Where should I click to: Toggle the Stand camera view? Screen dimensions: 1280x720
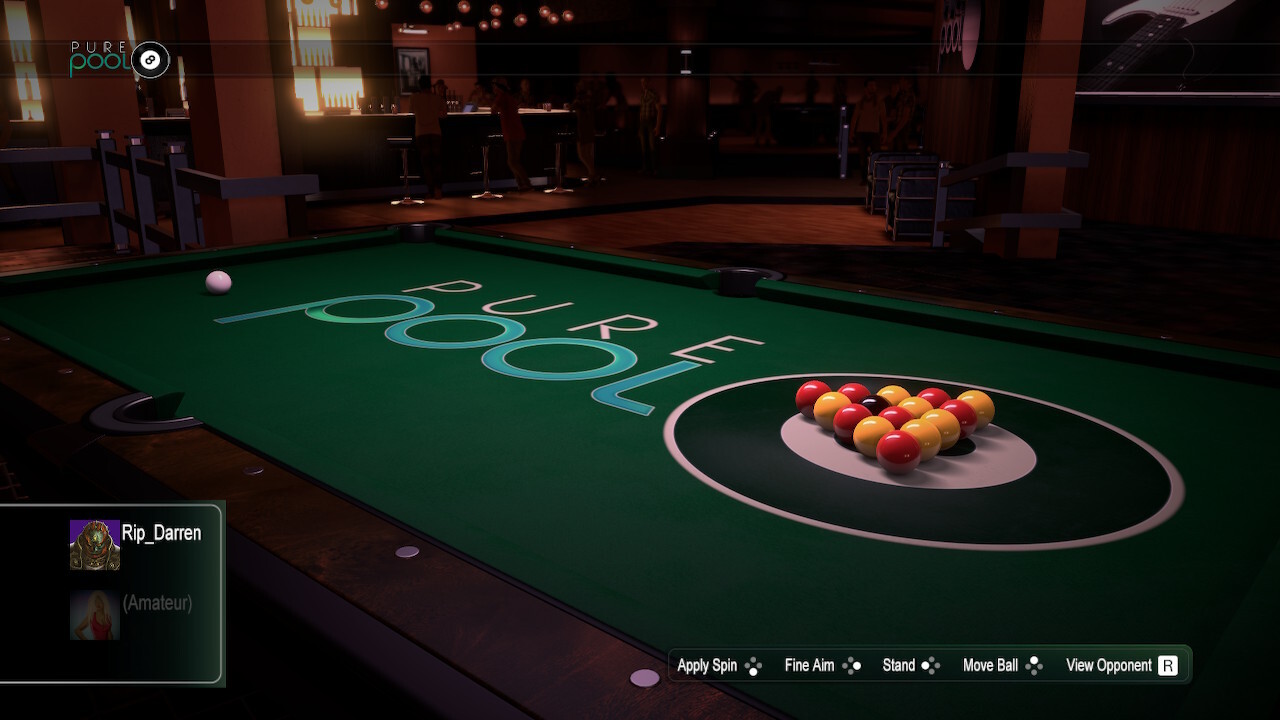click(898, 665)
